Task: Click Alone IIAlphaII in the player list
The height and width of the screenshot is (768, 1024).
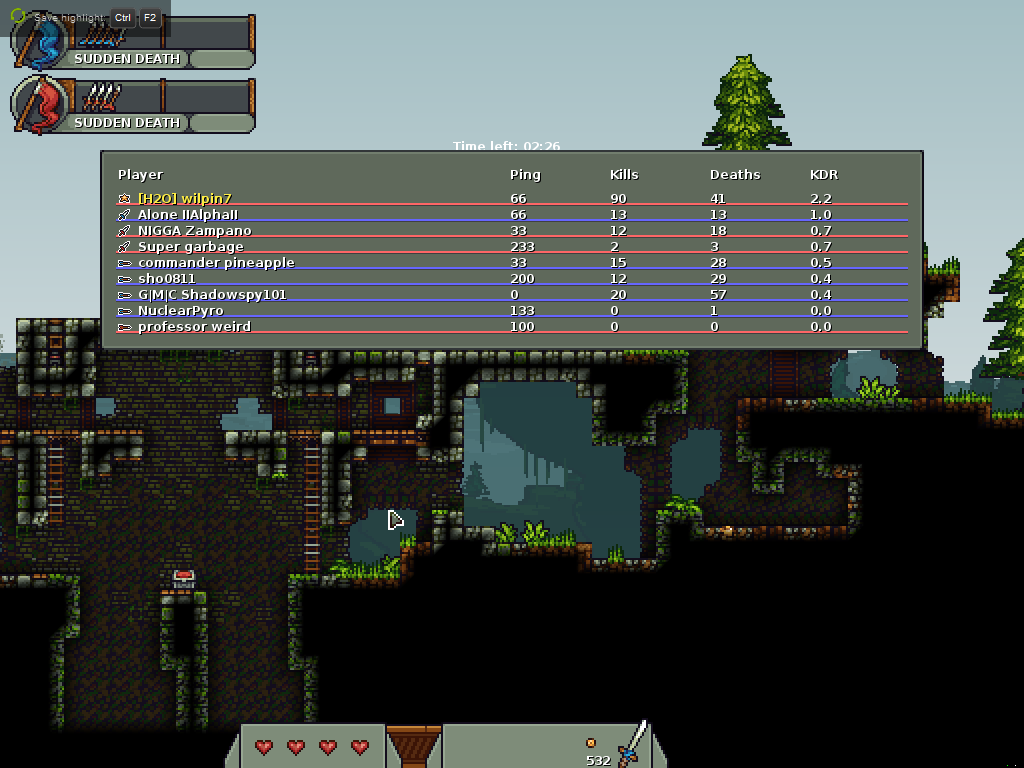Action: tap(188, 215)
